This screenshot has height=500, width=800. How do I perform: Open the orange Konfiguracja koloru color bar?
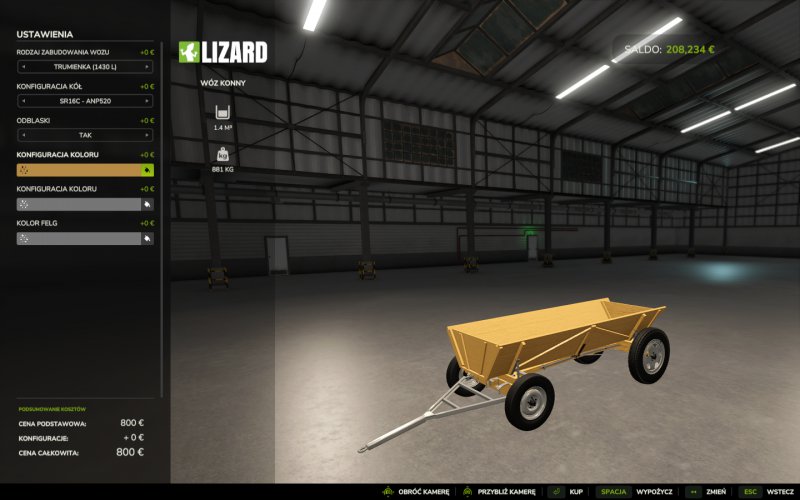(80, 170)
